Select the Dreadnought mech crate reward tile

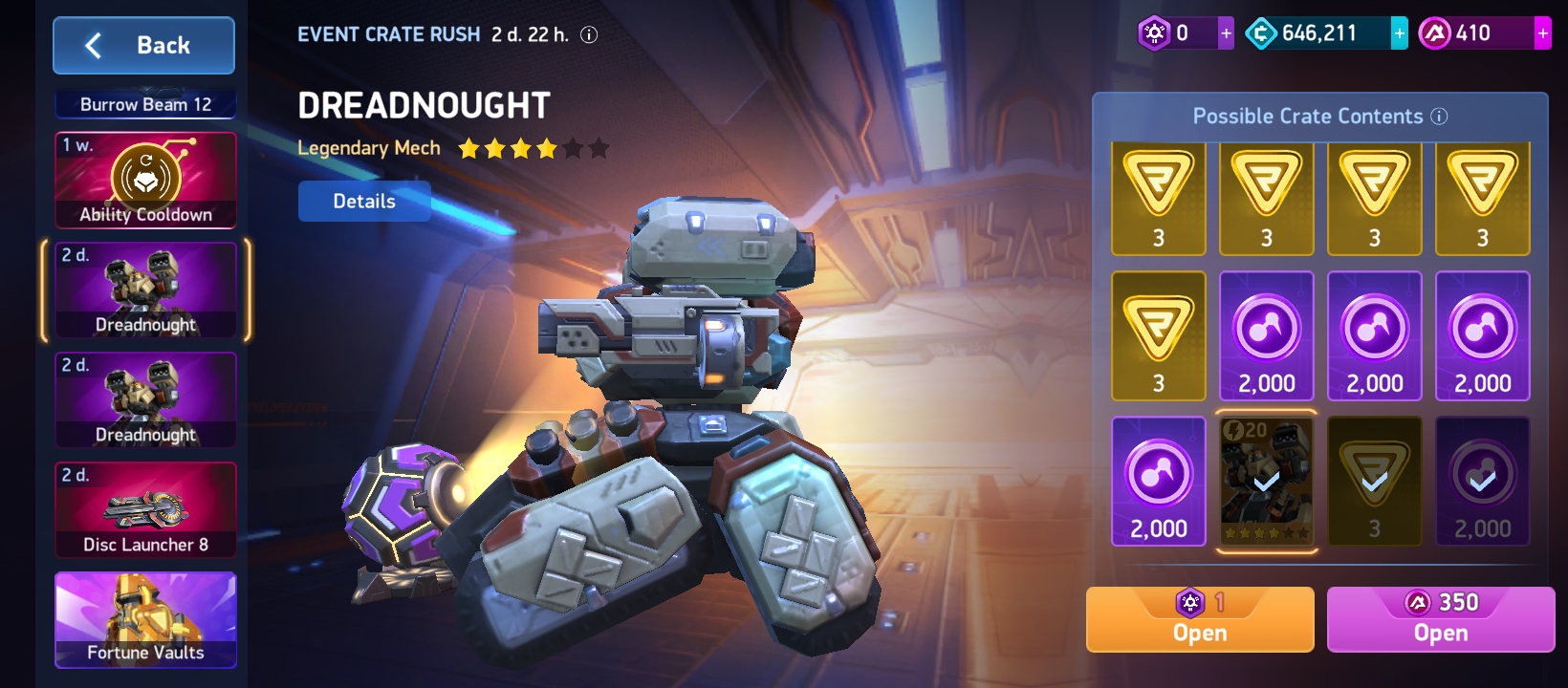click(x=1266, y=482)
